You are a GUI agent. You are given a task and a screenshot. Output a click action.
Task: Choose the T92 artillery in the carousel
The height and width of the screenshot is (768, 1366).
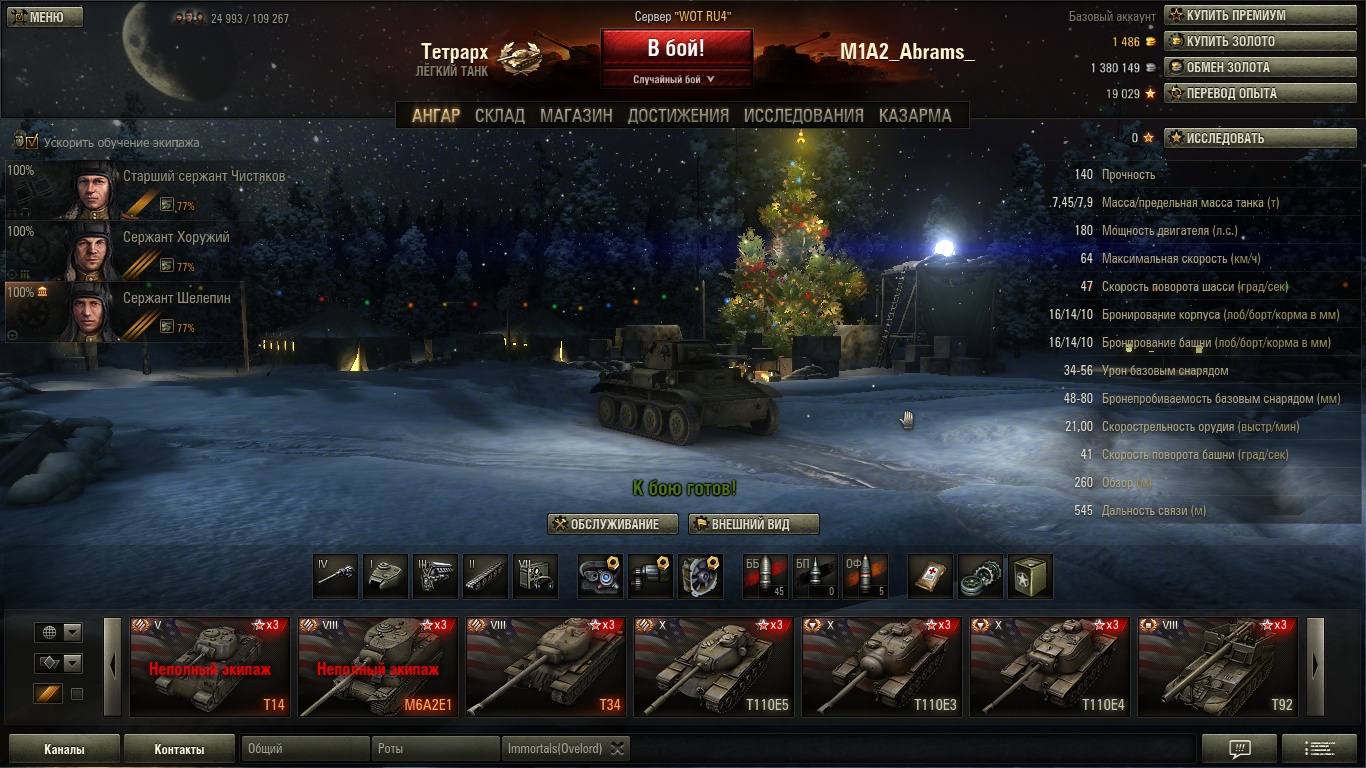tap(1218, 667)
